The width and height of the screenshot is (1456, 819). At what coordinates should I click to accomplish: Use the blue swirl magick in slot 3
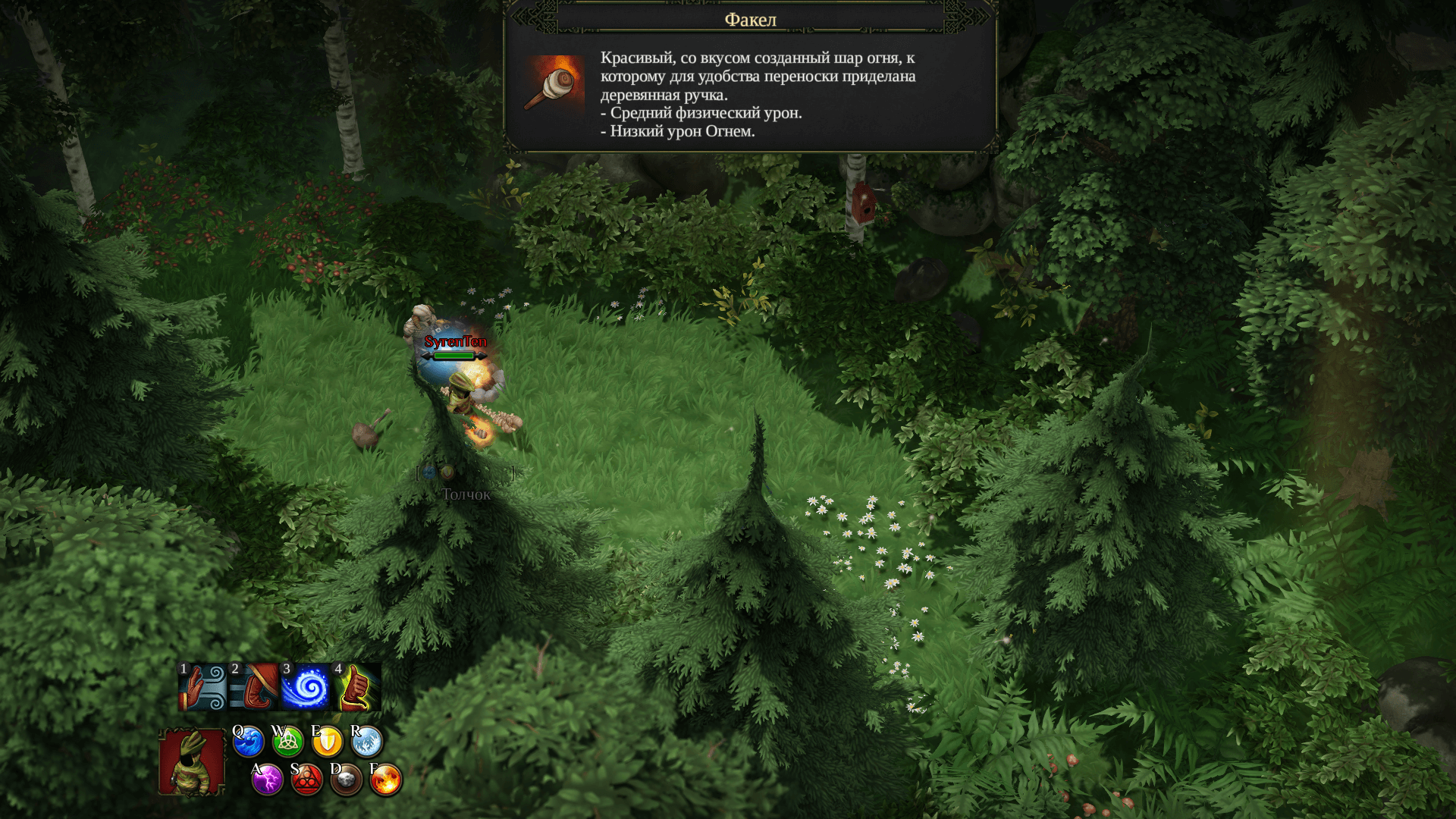point(306,687)
